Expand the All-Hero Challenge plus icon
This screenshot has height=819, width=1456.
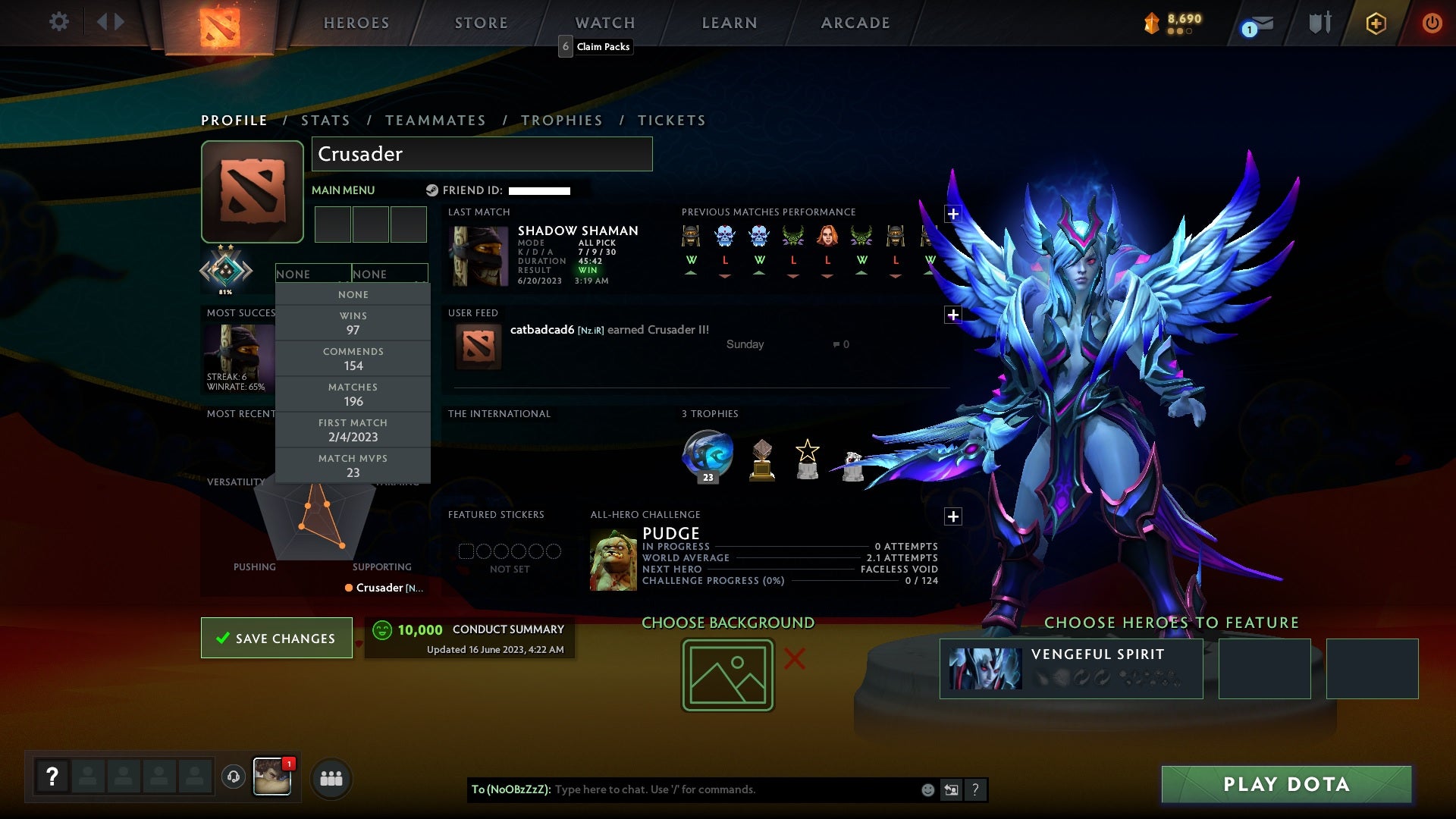pyautogui.click(x=953, y=516)
